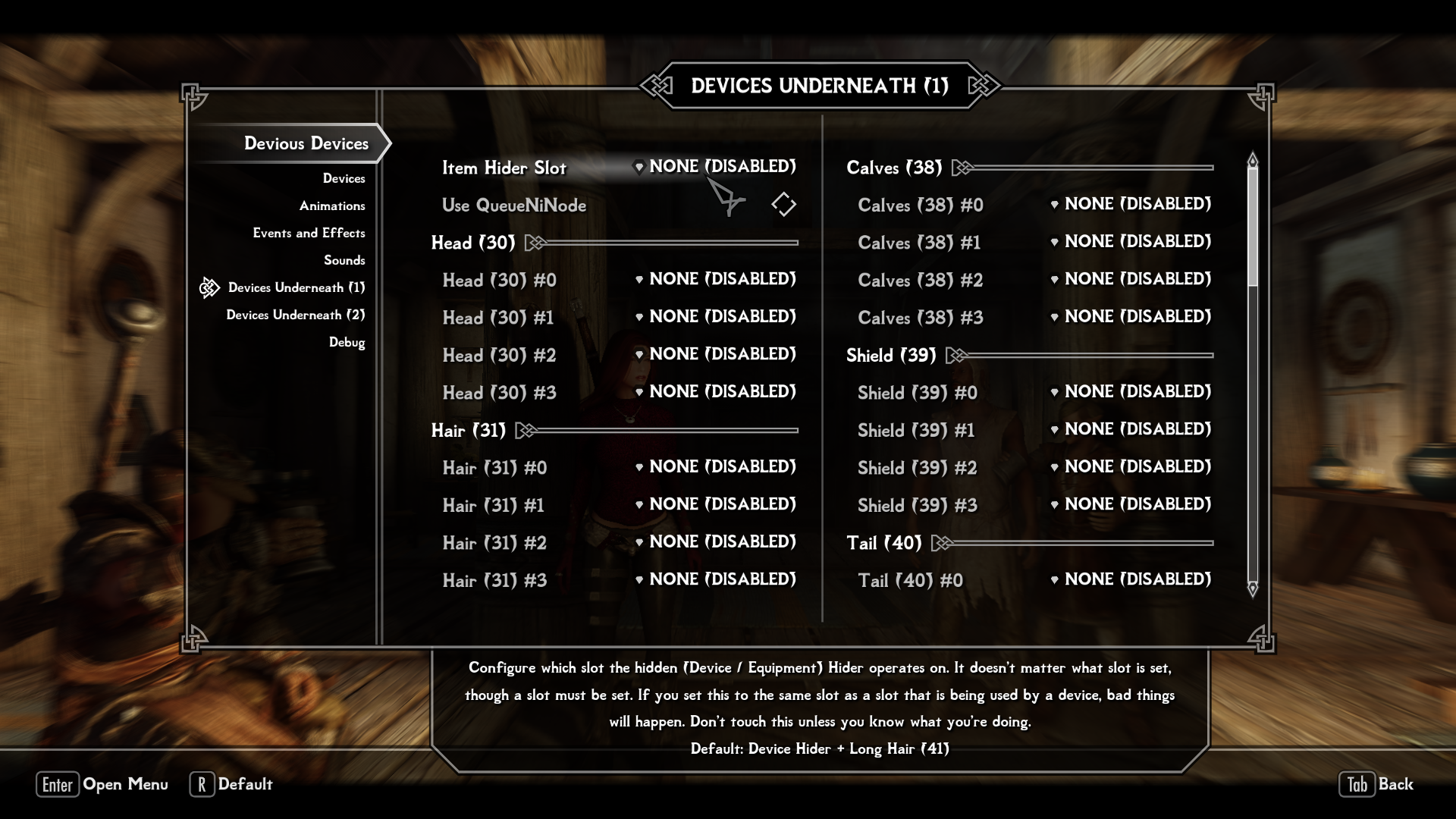Switch to the Animations section

tap(332, 205)
